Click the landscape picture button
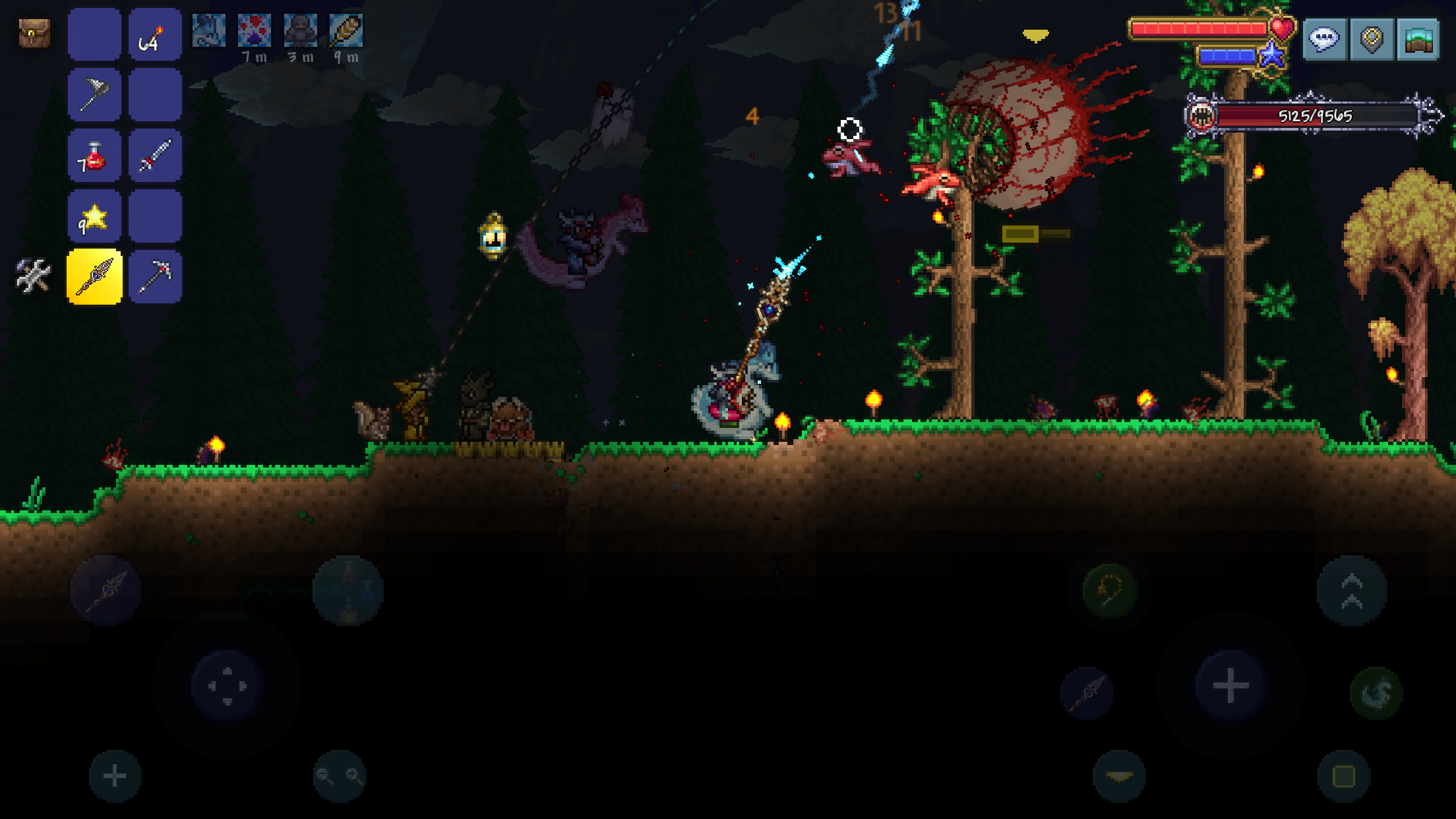Image resolution: width=1456 pixels, height=819 pixels. [x=1418, y=40]
